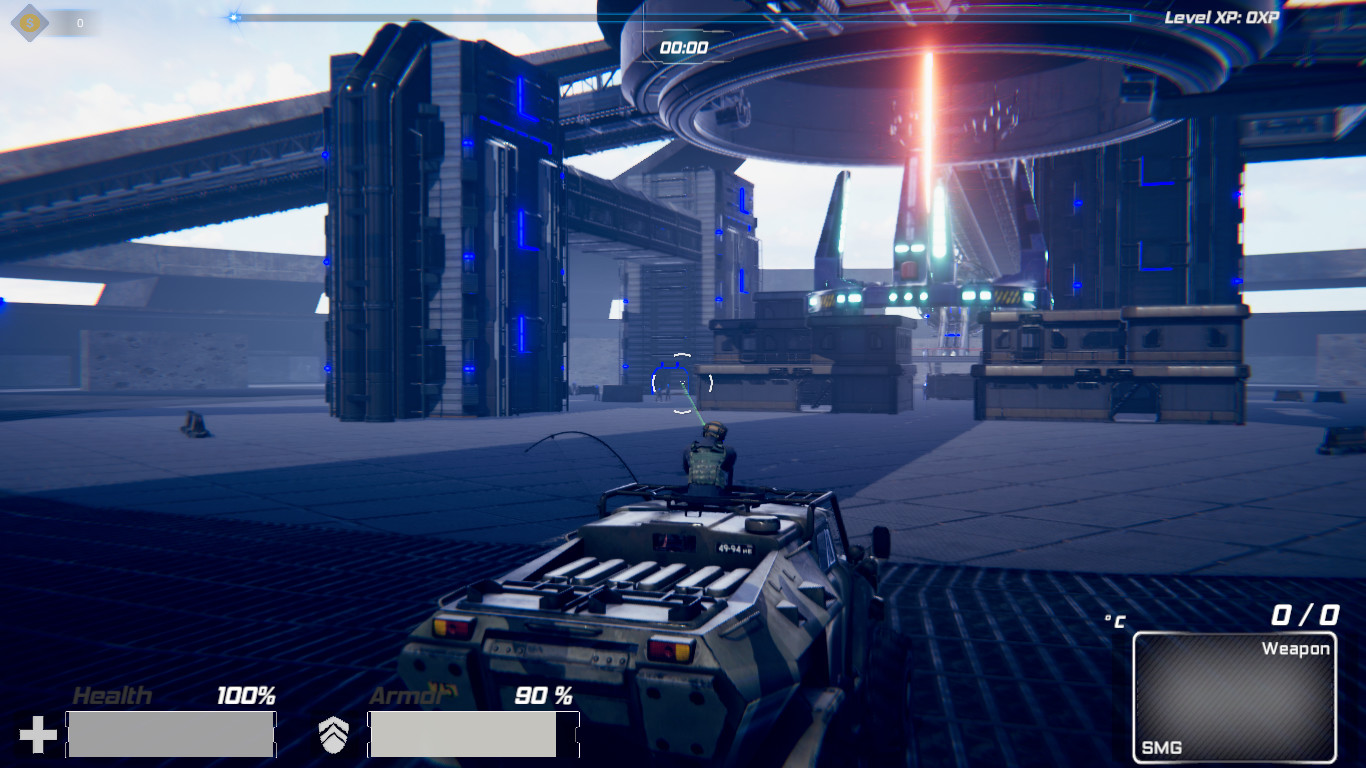Toggle the Health bar display

[170, 733]
